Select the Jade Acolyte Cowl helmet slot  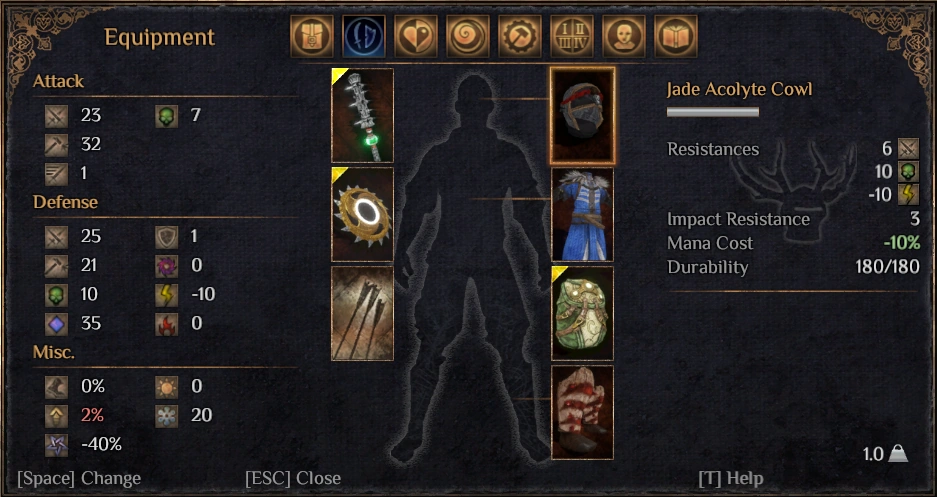[x=583, y=115]
